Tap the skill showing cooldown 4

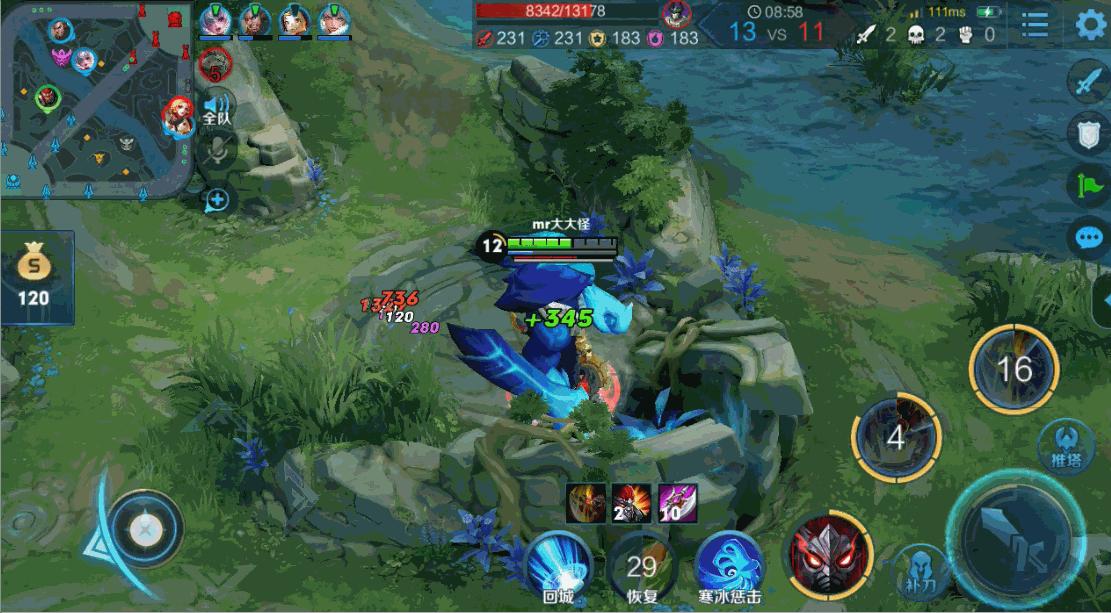click(896, 438)
